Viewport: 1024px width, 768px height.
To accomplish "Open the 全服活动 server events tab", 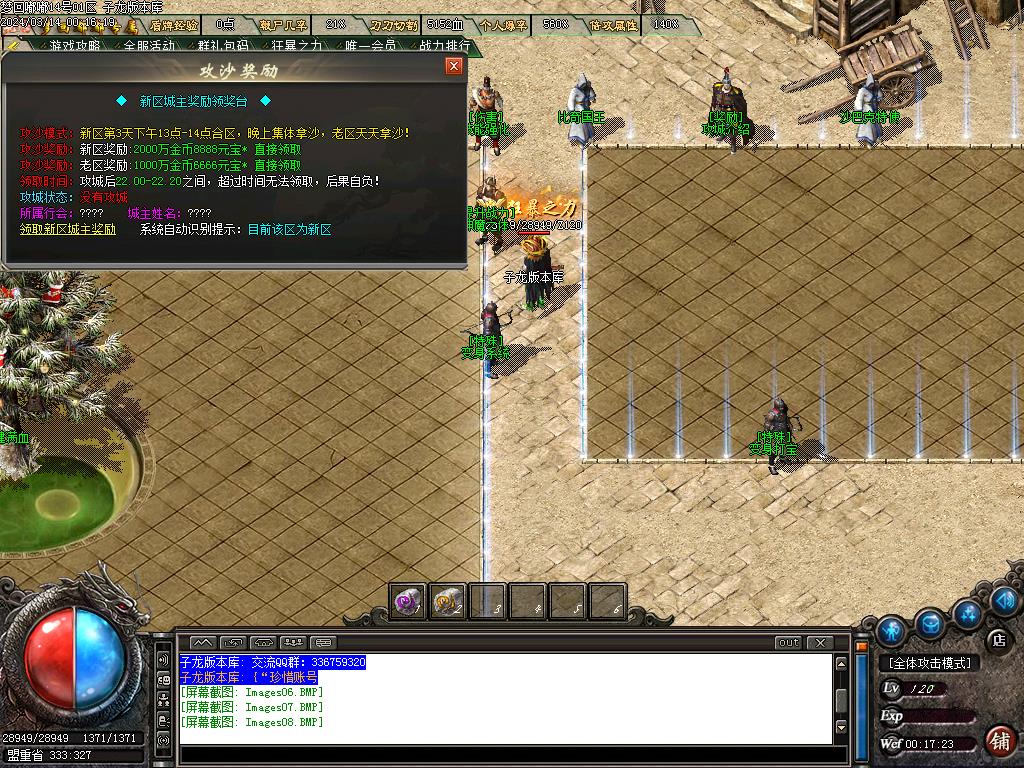I will click(149, 45).
